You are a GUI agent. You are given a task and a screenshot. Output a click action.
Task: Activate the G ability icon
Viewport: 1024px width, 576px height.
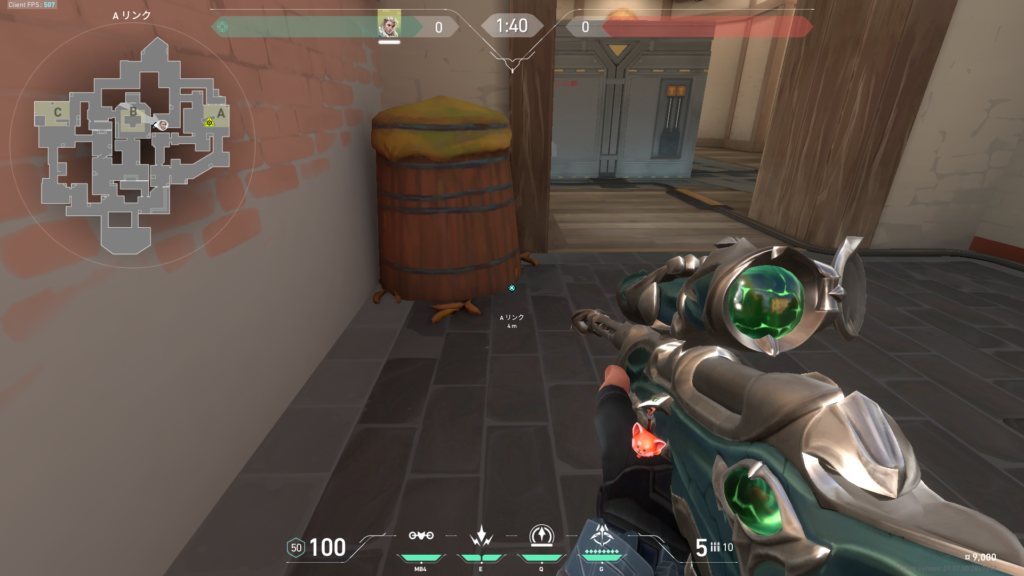(602, 534)
